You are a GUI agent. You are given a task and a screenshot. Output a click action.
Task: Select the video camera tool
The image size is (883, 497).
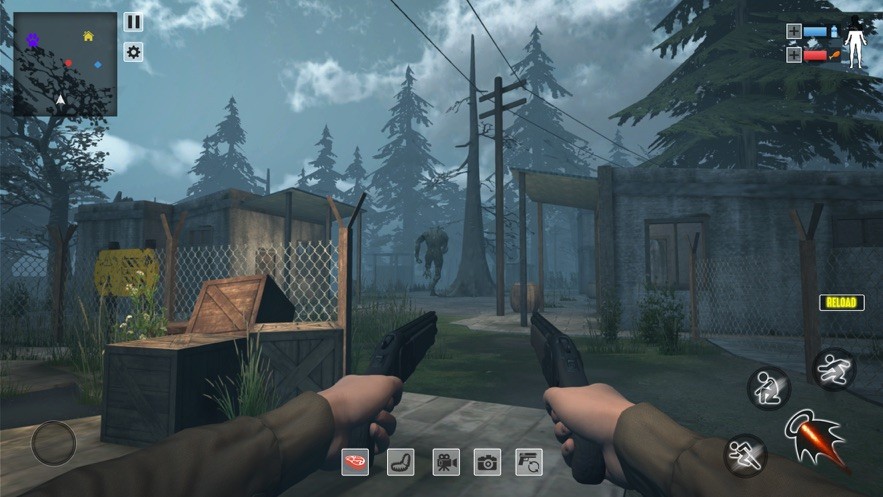coord(446,461)
